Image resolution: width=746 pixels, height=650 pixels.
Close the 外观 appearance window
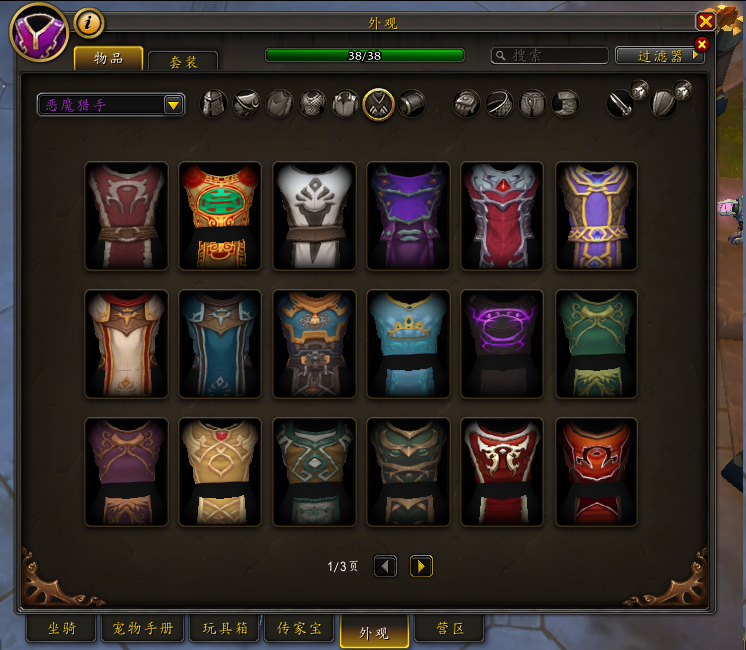(x=706, y=21)
